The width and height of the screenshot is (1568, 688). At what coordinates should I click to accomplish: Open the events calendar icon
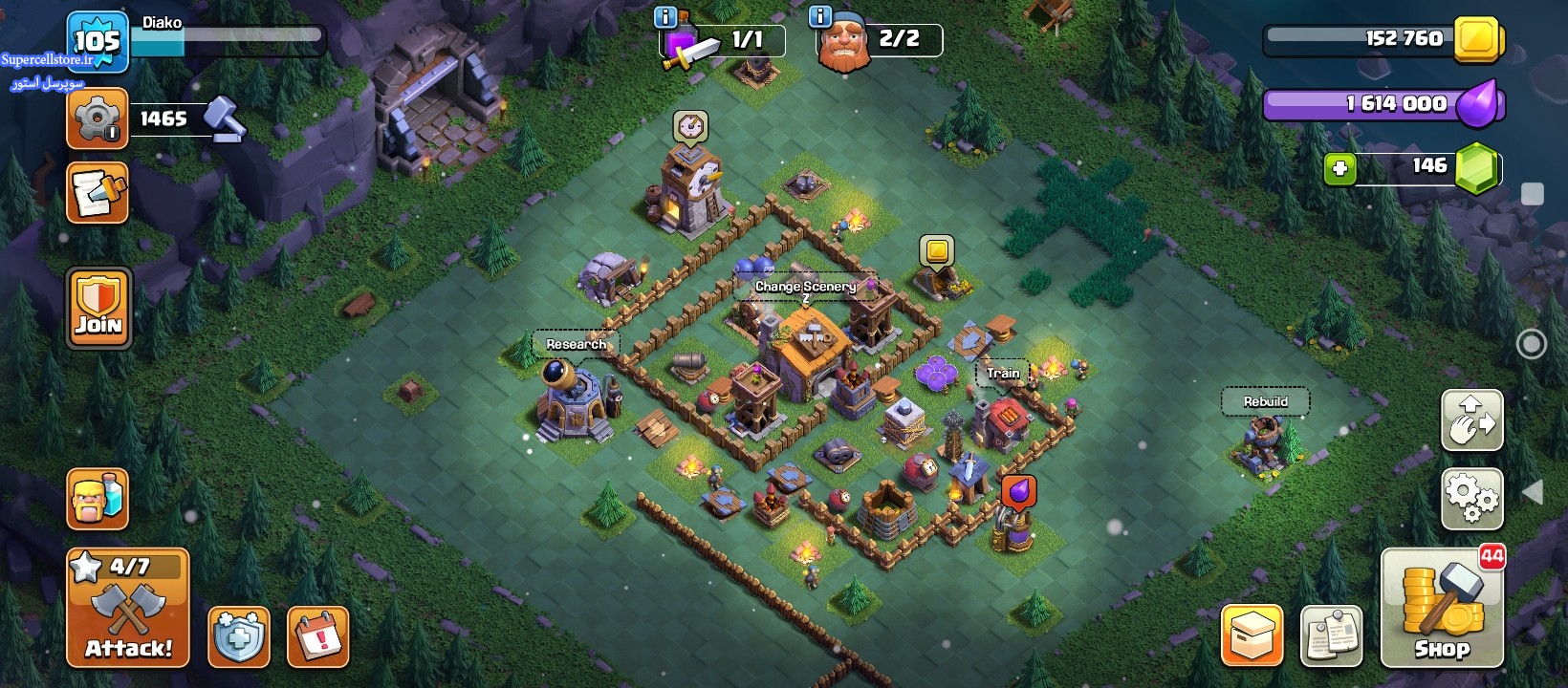click(317, 636)
